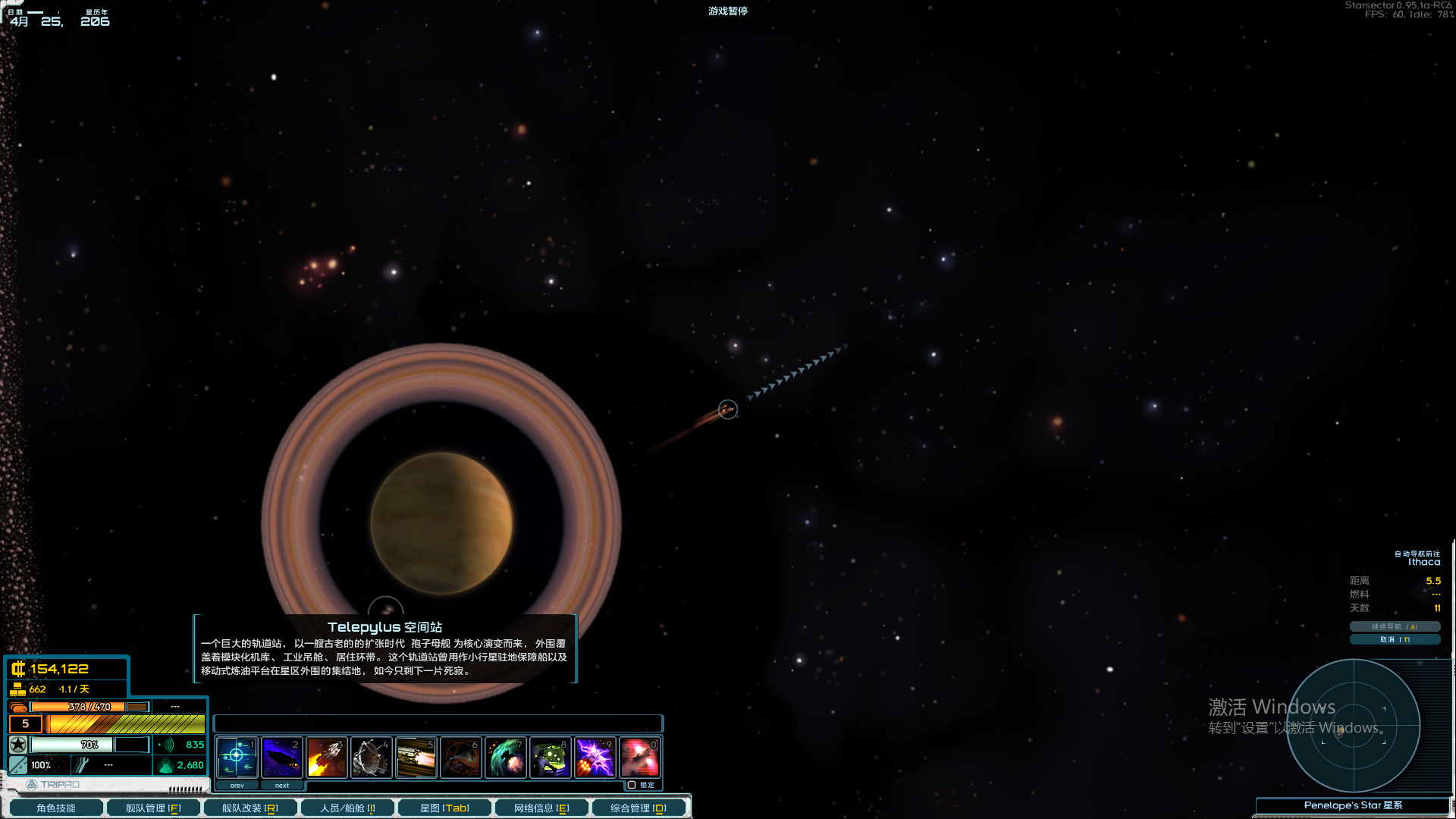Open the 角色技能 character skills screen
1456x819 pixels.
click(55, 808)
